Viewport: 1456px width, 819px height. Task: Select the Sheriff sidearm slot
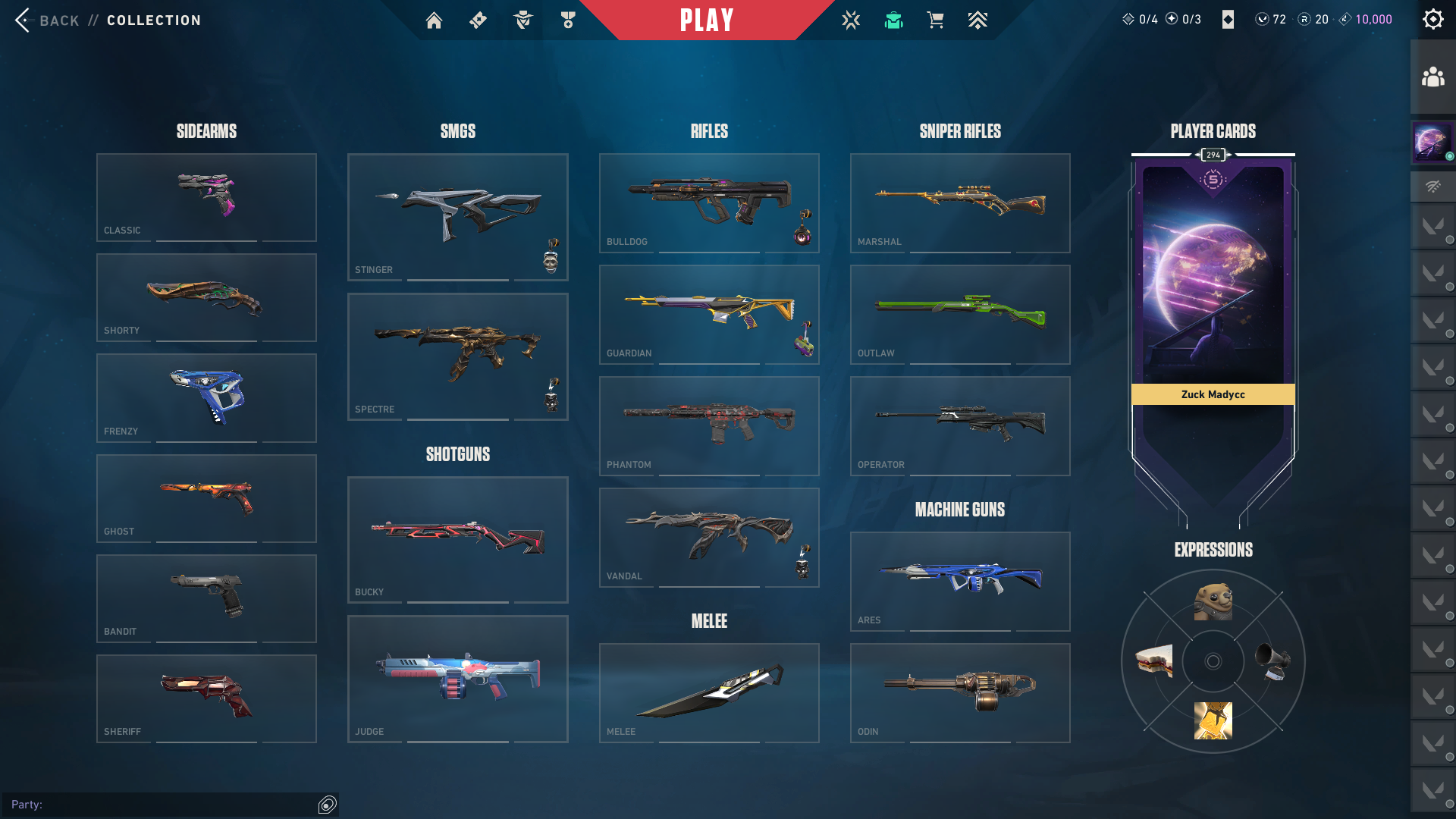pyautogui.click(x=206, y=698)
